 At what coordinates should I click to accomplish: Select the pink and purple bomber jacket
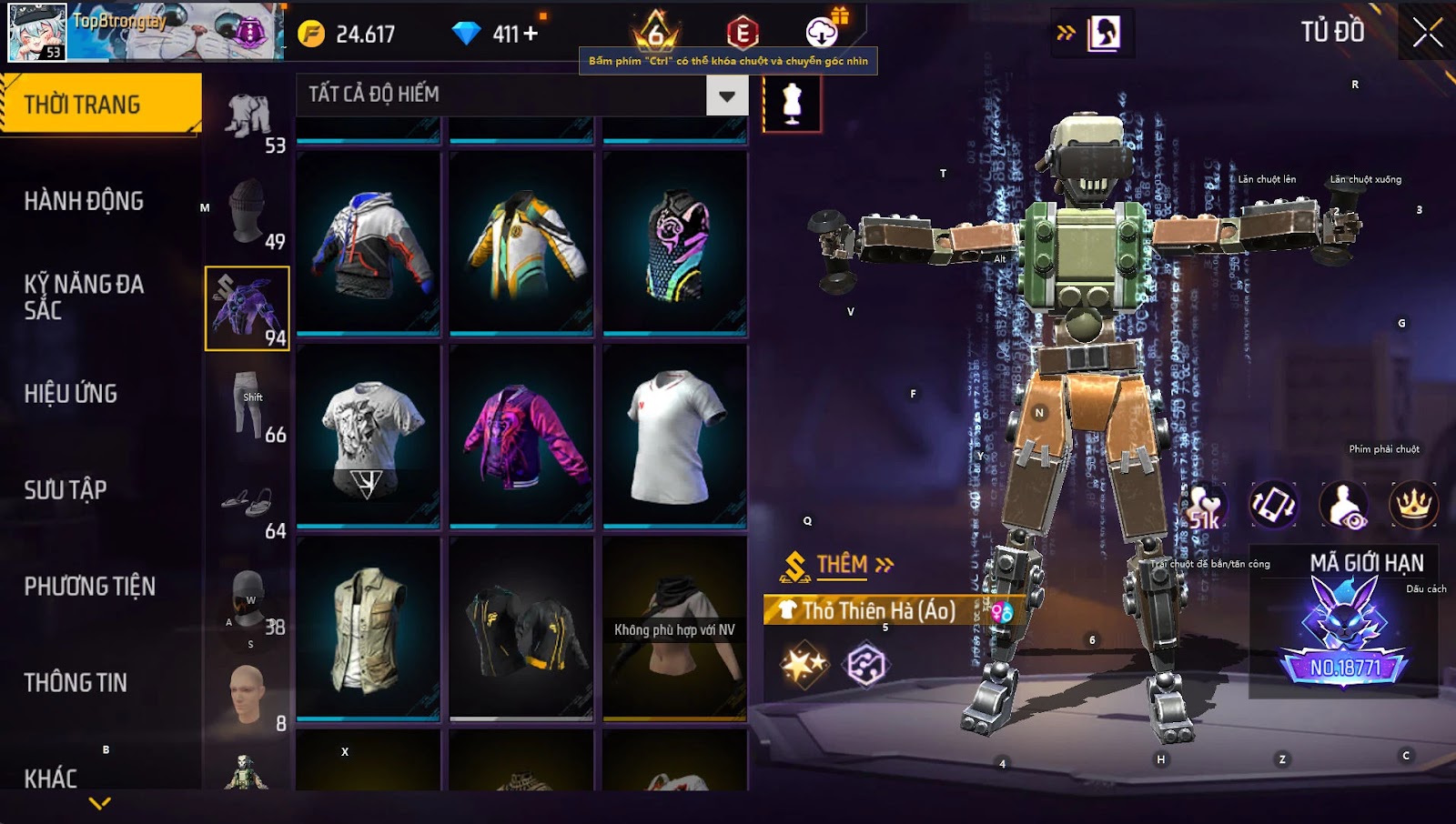coord(521,436)
